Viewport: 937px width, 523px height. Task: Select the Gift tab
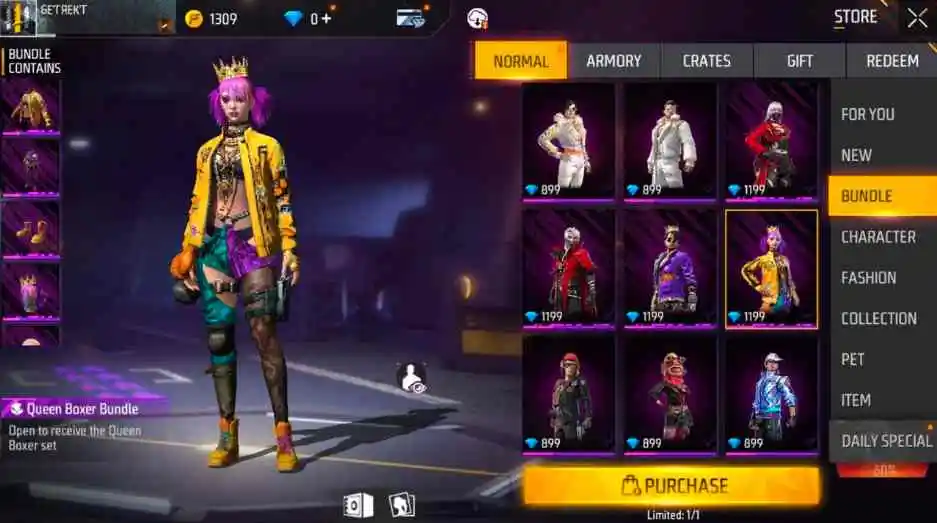[799, 61]
